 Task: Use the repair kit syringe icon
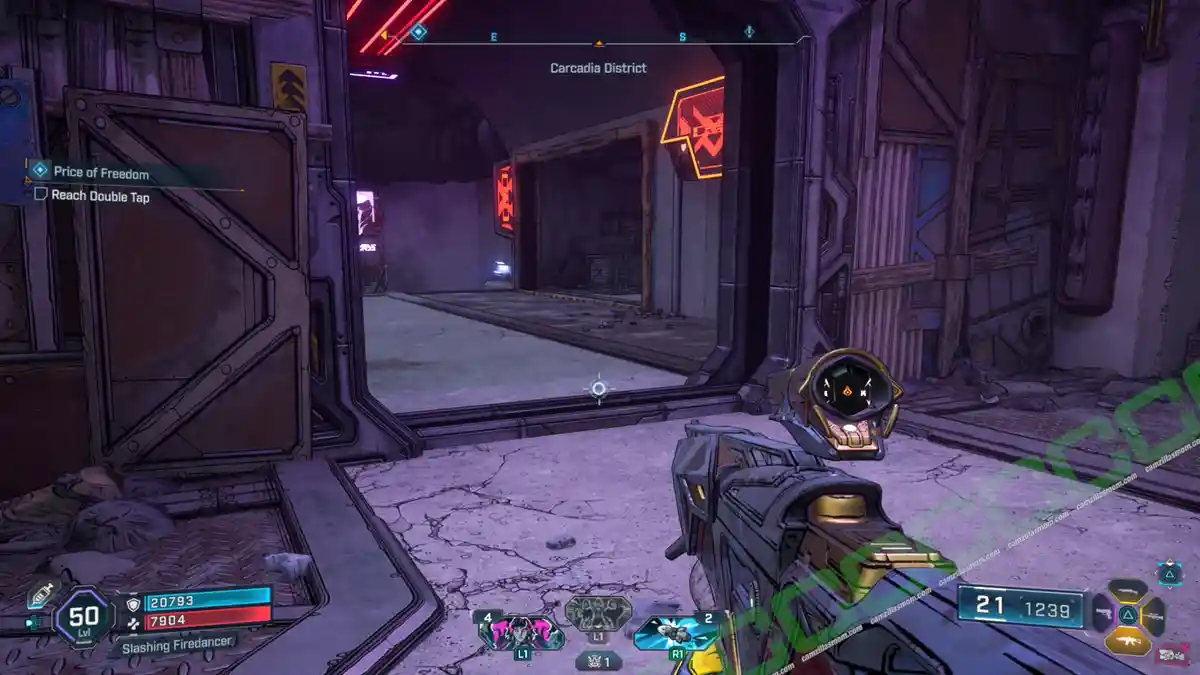(x=40, y=594)
